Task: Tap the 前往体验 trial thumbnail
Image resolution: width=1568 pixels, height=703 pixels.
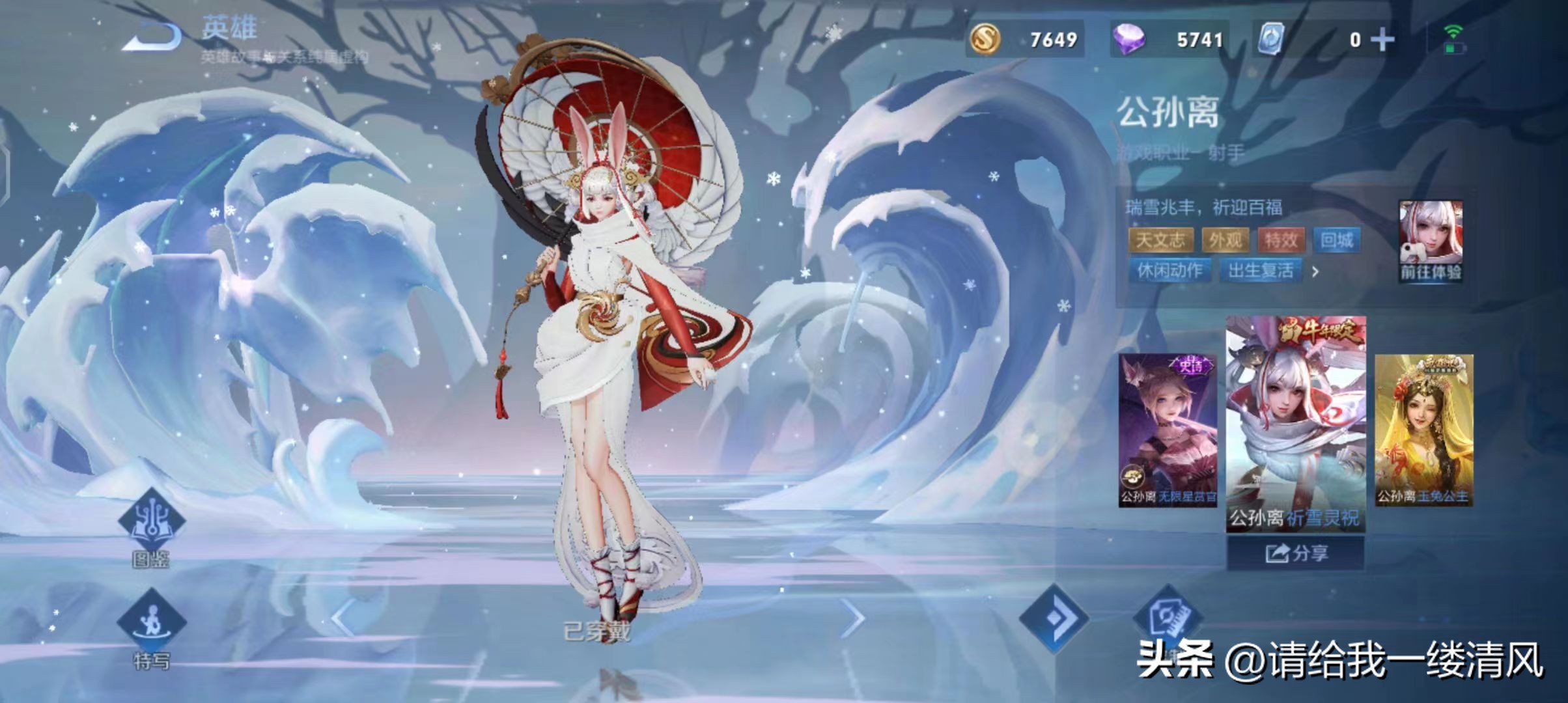Action: 1431,241
